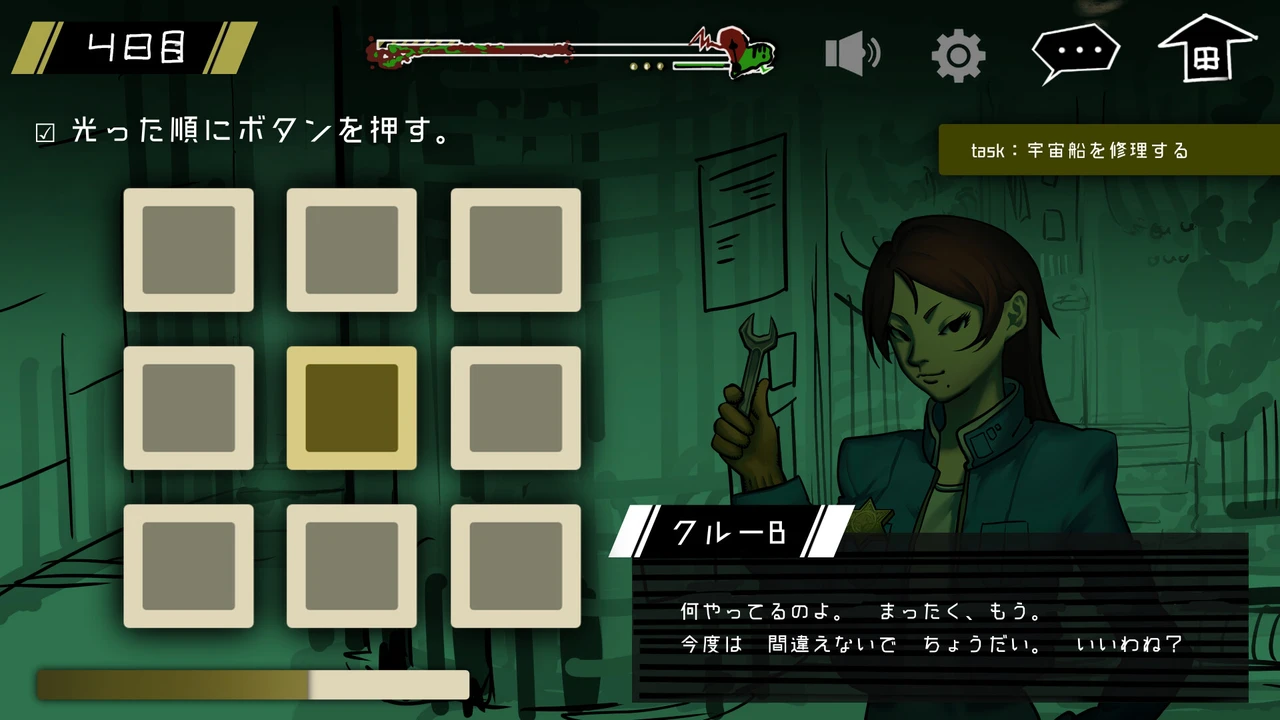The width and height of the screenshot is (1280, 720).
Task: Toggle the speaker sound icon
Action: [852, 54]
